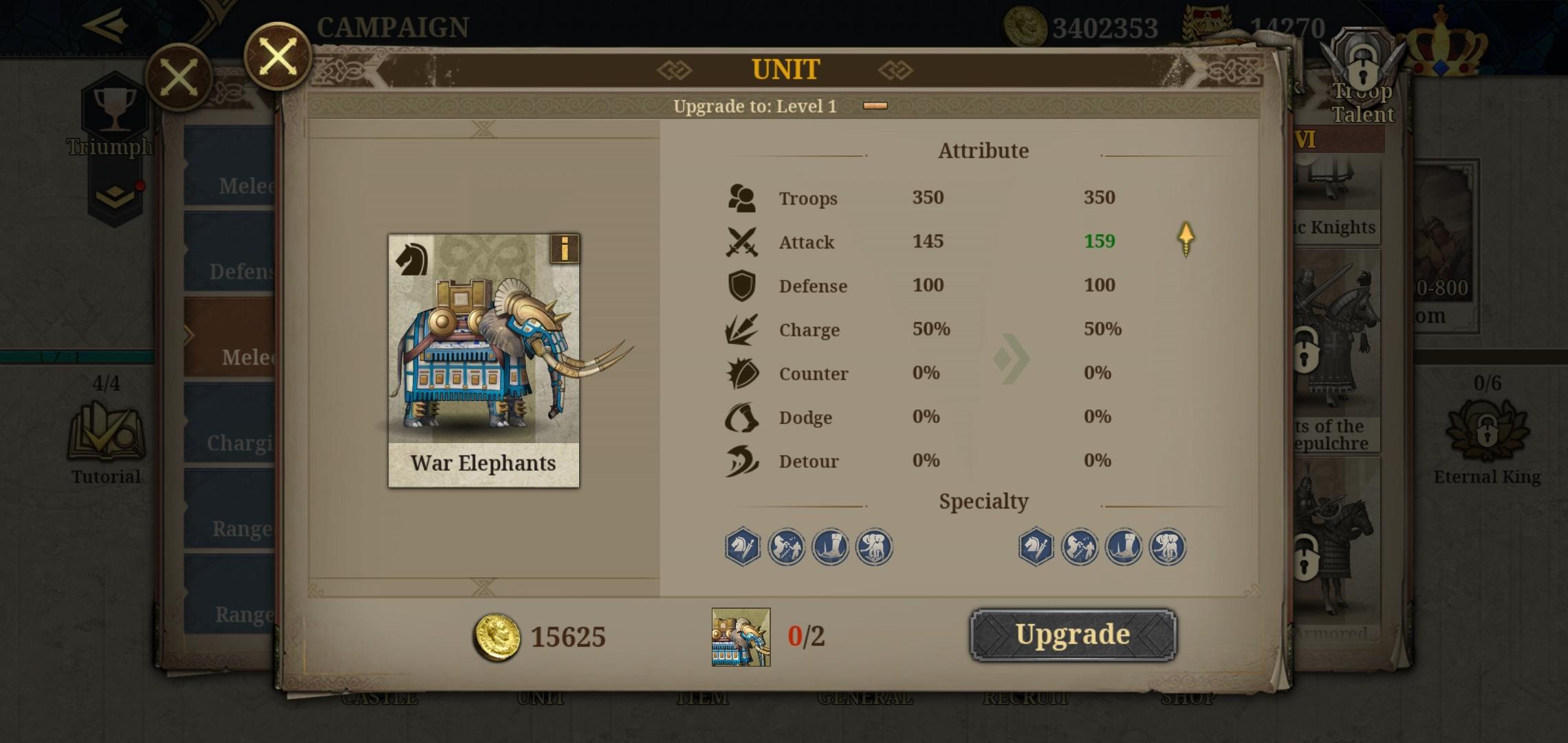Click the Counter attribute icon
Image resolution: width=1568 pixels, height=743 pixels.
click(x=741, y=374)
